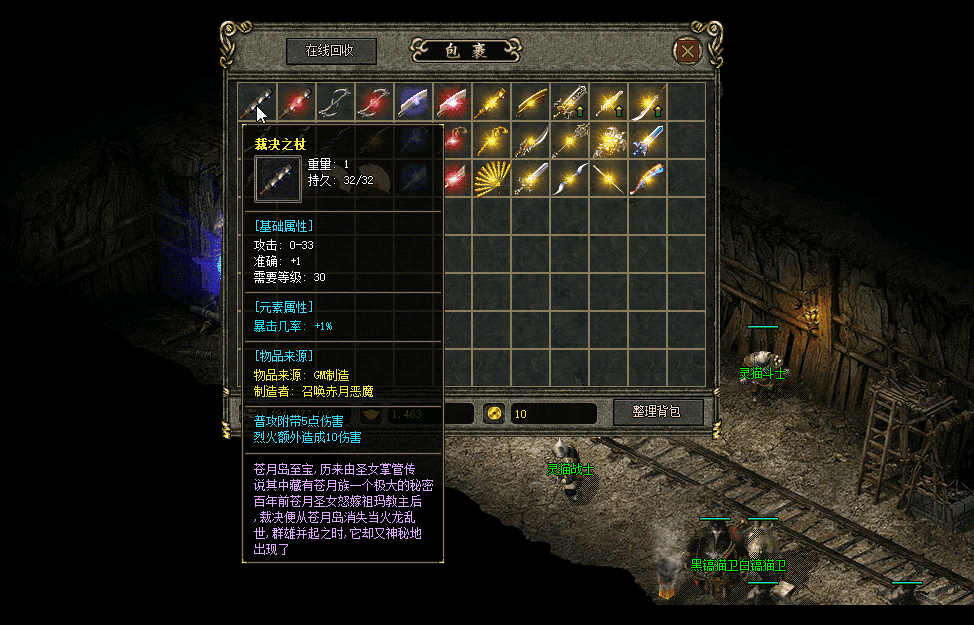Select the golden folding fan item

[491, 179]
